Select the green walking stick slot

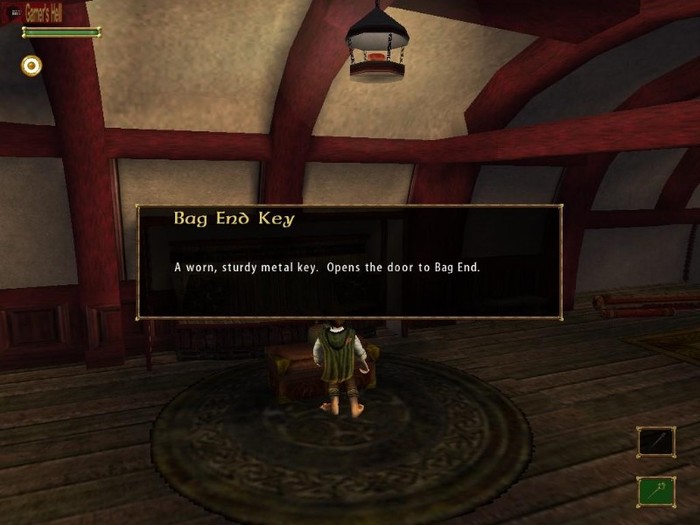(x=656, y=491)
